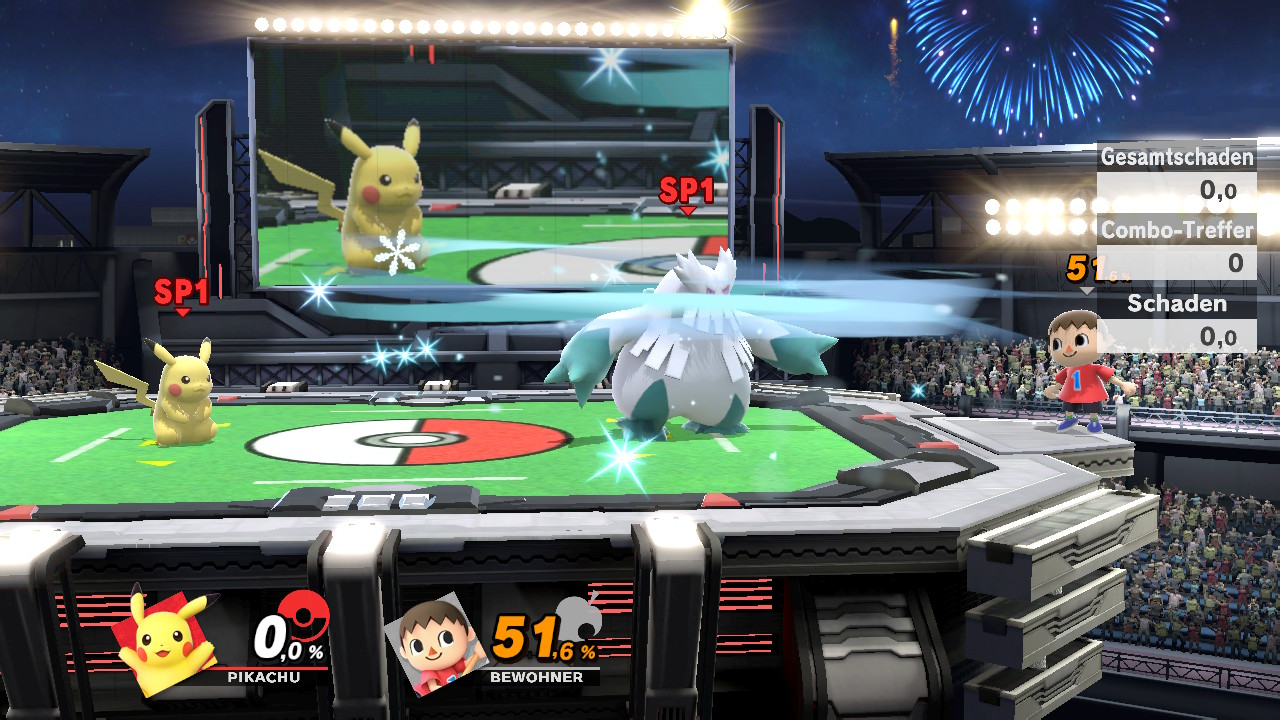Select the Bewohner fighter portrait
This screenshot has height=720, width=1280.
pyautogui.click(x=435, y=640)
